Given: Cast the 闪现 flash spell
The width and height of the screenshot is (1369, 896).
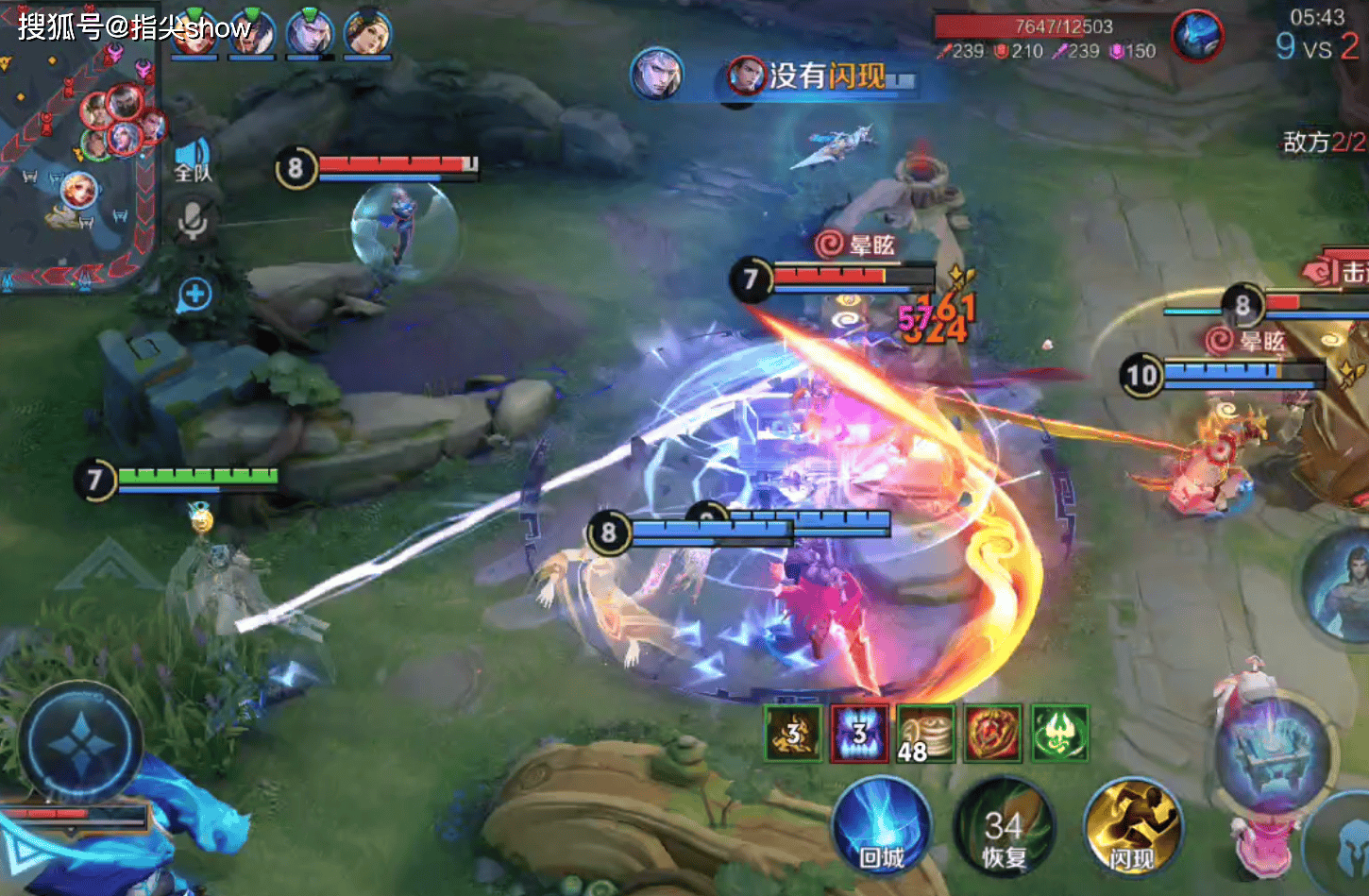Looking at the screenshot, I should click(1132, 828).
